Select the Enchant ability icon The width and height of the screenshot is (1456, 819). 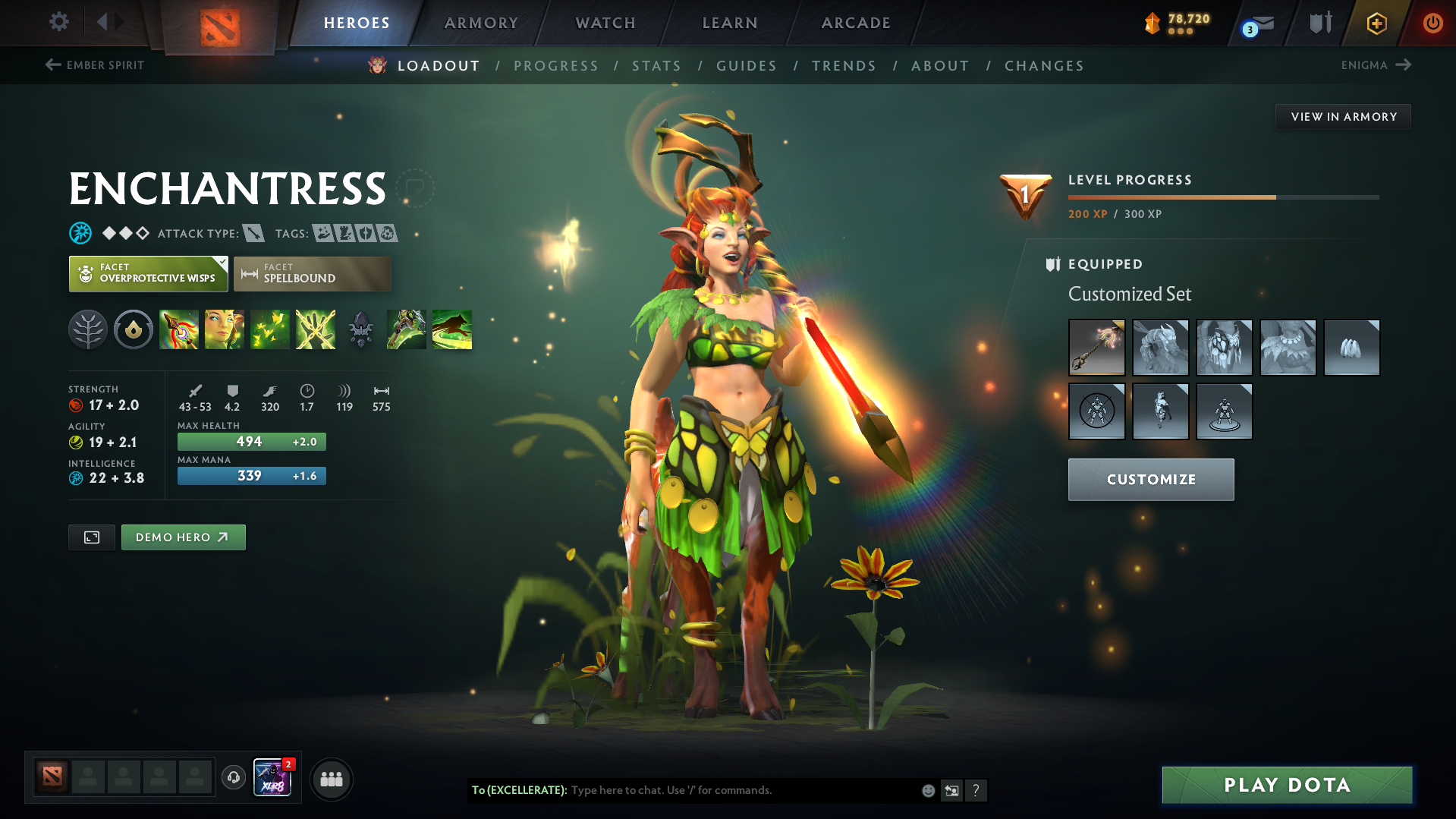coord(225,329)
